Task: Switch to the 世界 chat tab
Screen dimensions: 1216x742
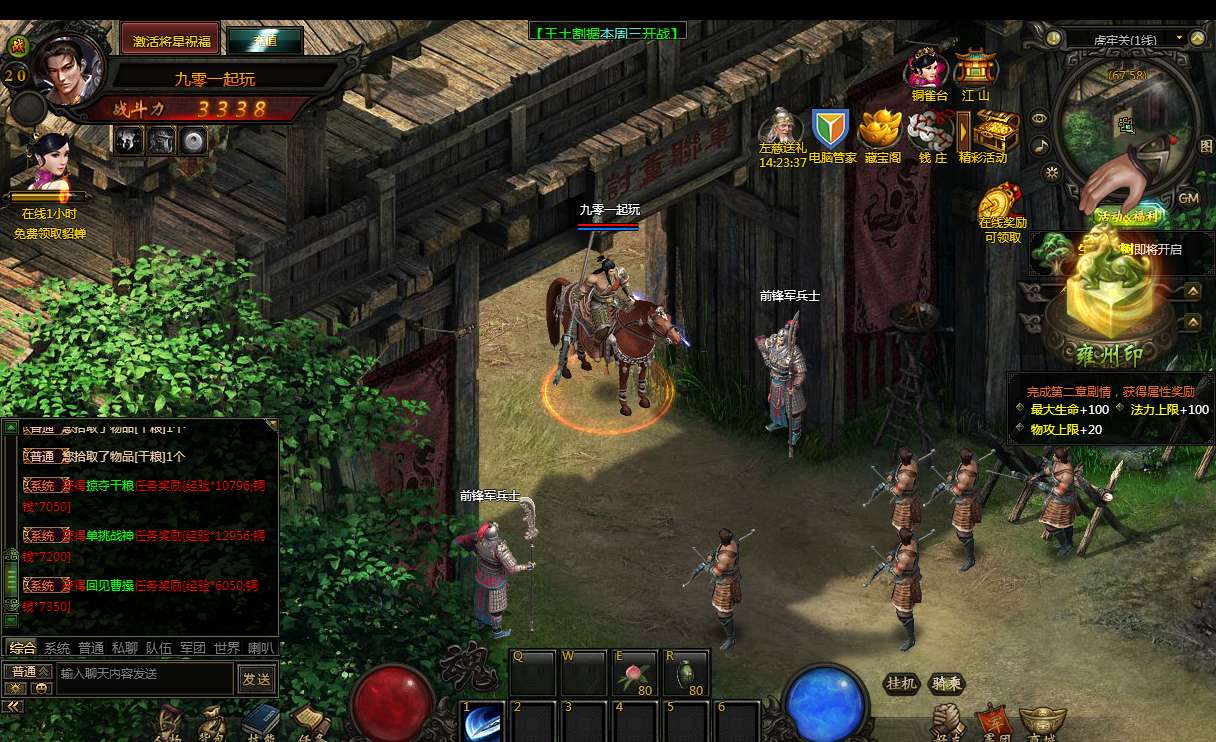Action: [227, 648]
